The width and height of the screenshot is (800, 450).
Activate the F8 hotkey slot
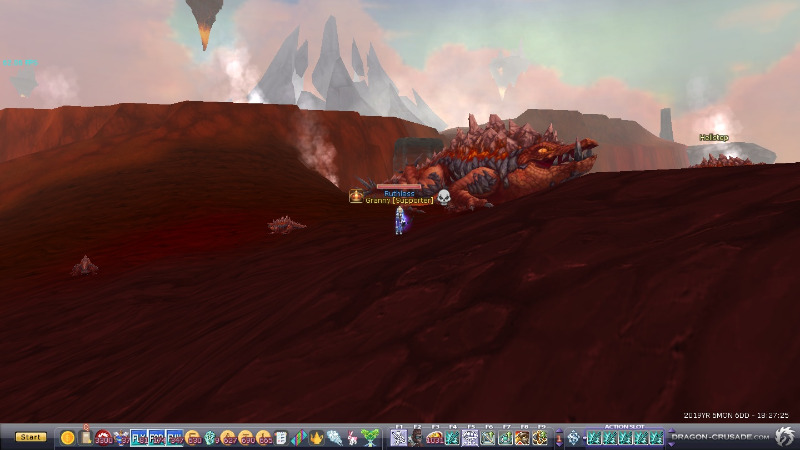coord(524,437)
